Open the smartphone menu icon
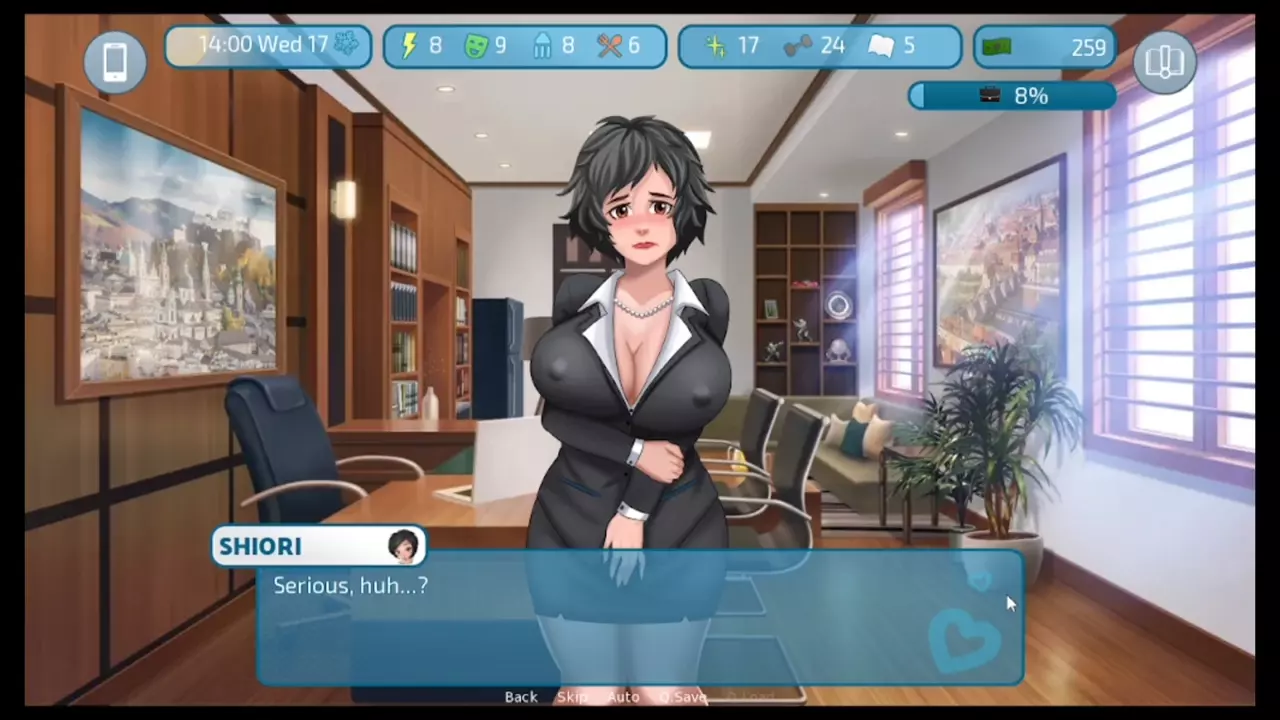Screen dimensions: 1280x720 [115, 62]
